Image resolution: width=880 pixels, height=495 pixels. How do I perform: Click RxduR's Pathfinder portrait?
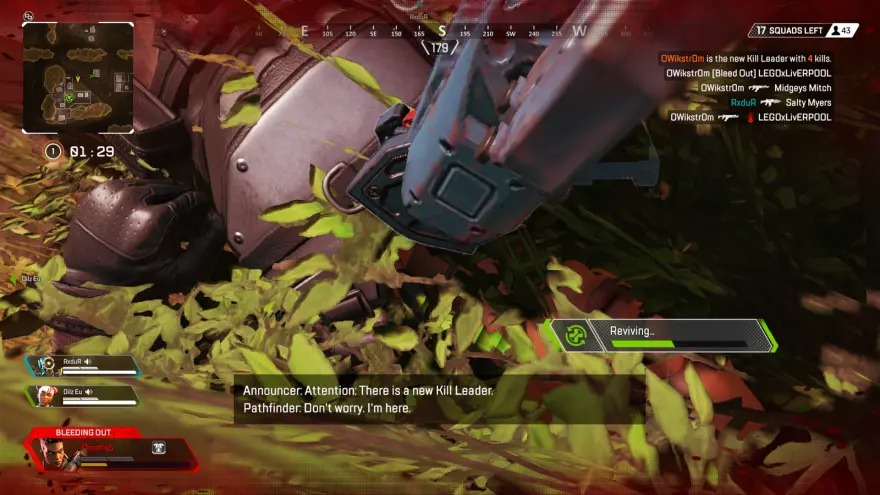[43, 366]
